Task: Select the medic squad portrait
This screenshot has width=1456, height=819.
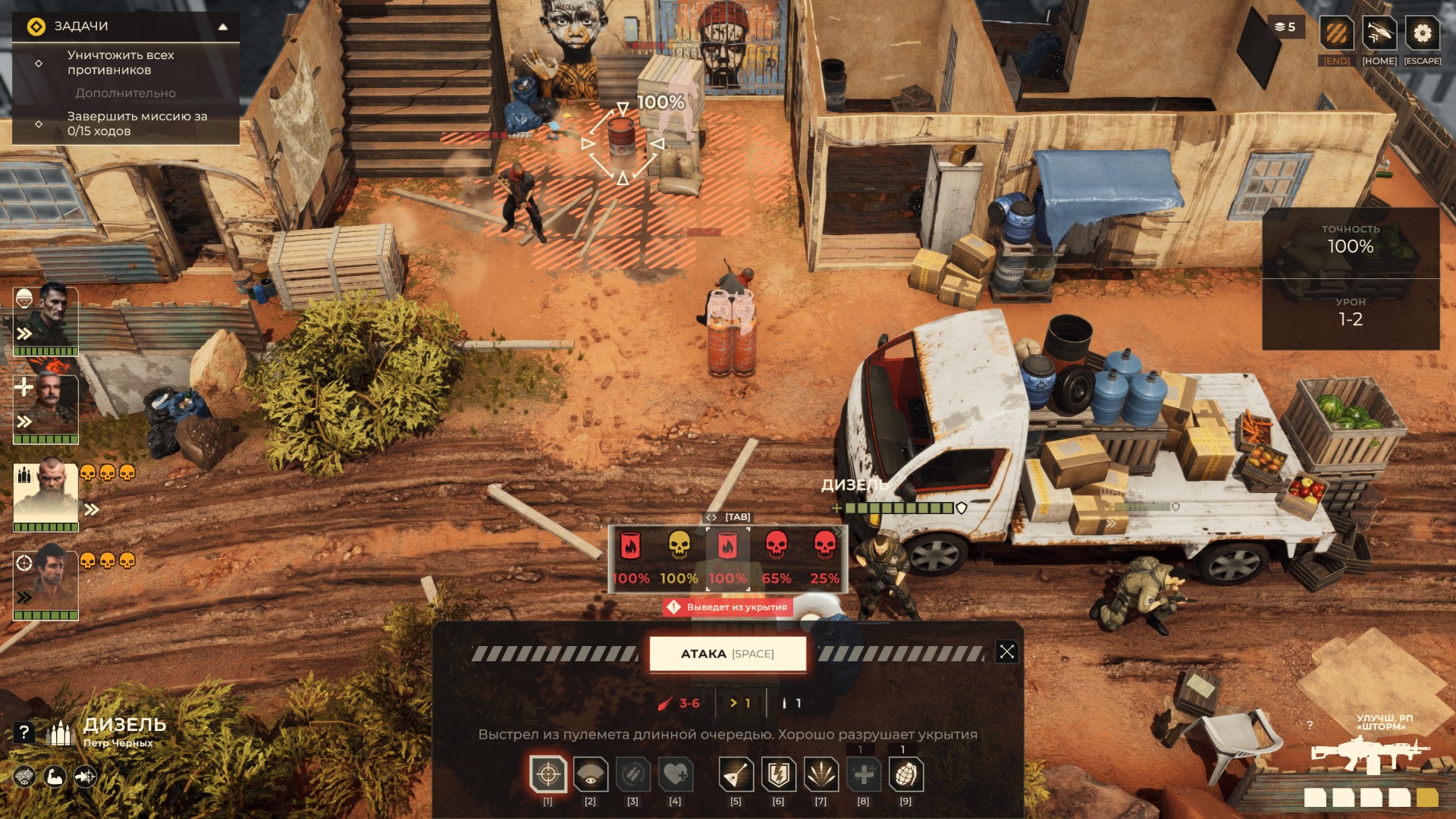Action: click(46, 406)
